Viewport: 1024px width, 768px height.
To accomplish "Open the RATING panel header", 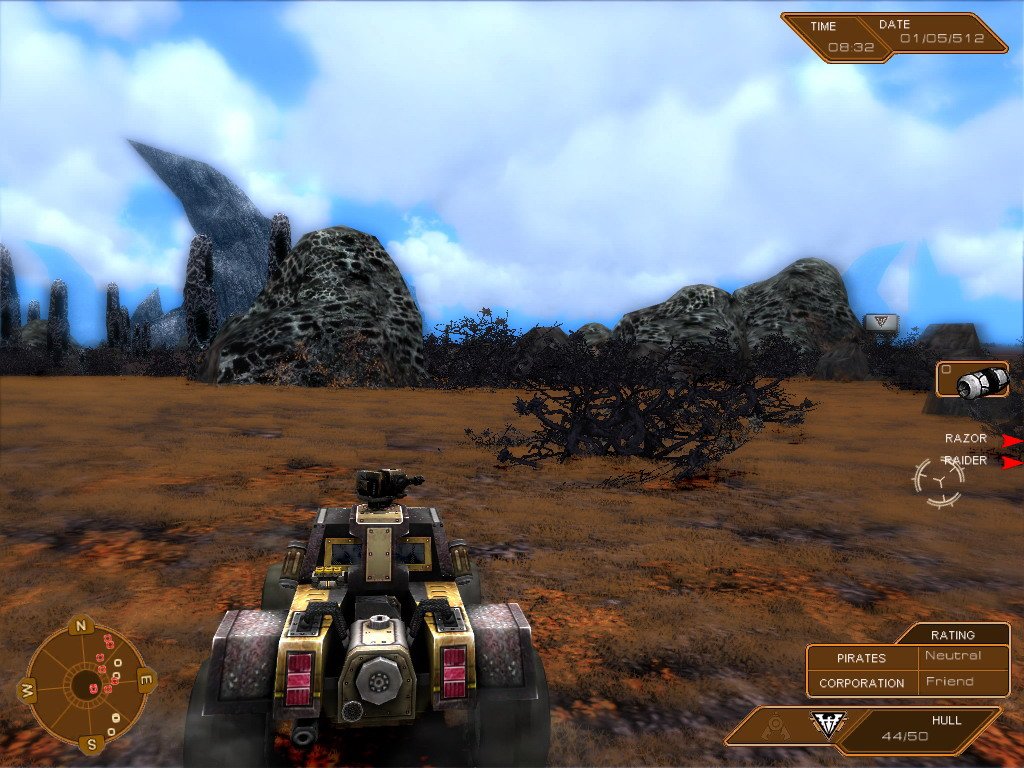I will tap(952, 634).
